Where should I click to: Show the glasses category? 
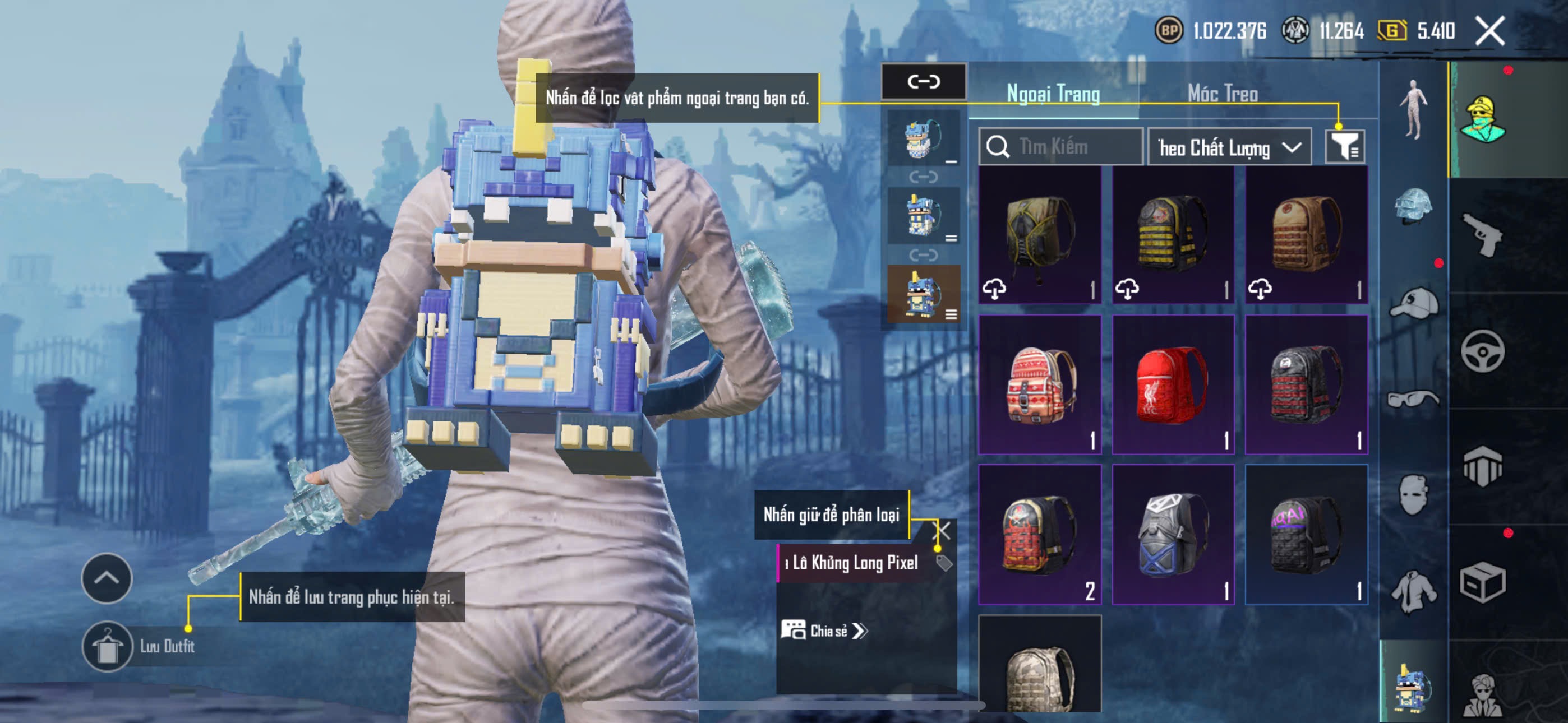[1413, 400]
